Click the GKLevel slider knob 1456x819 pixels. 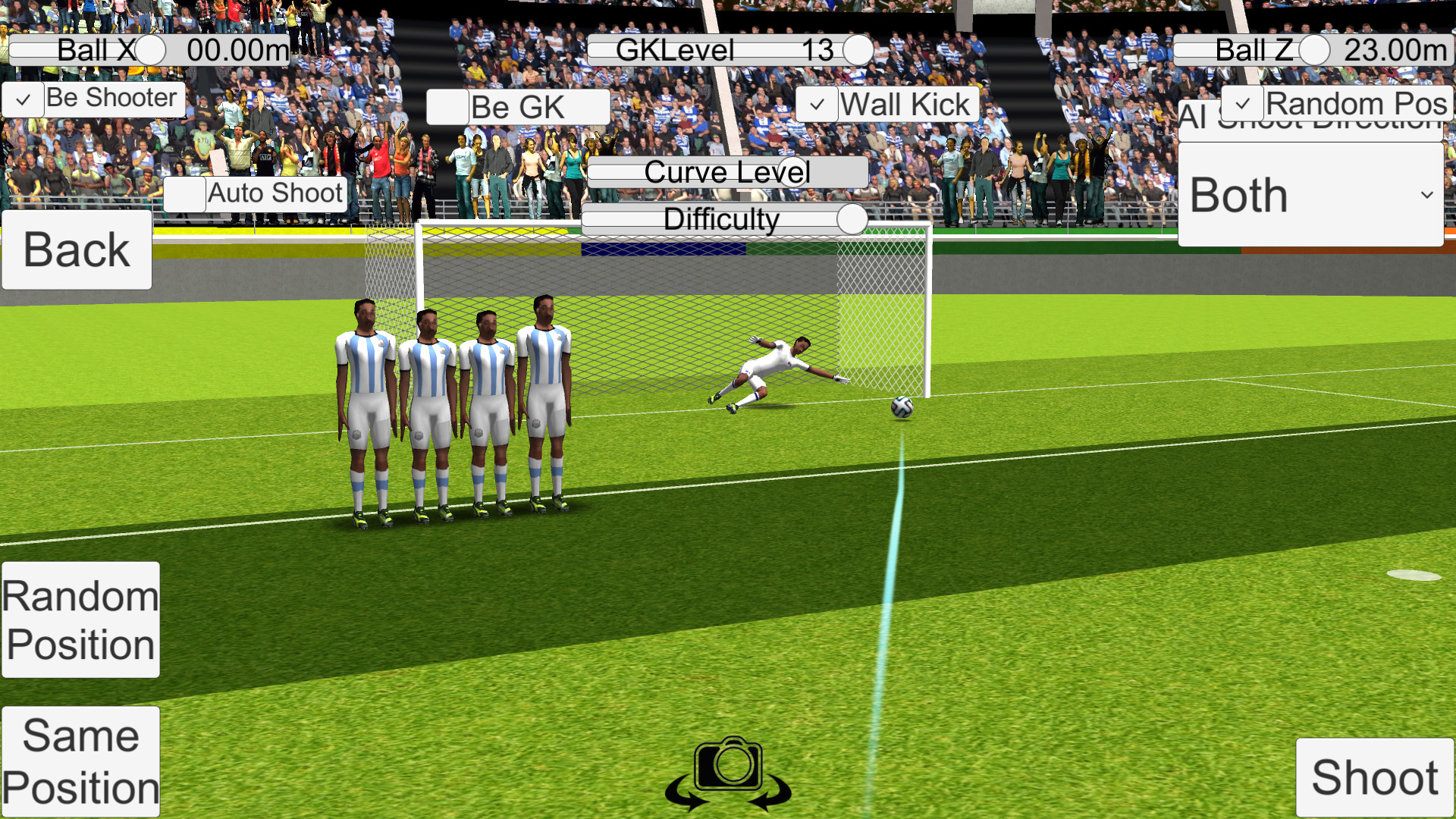coord(858,50)
